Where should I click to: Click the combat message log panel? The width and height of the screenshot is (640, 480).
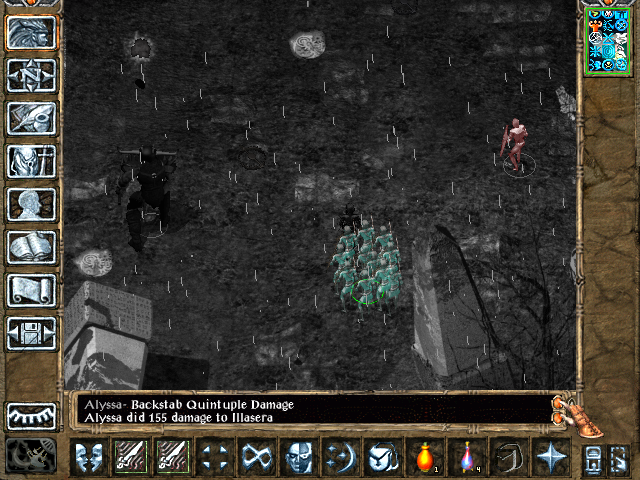point(310,410)
